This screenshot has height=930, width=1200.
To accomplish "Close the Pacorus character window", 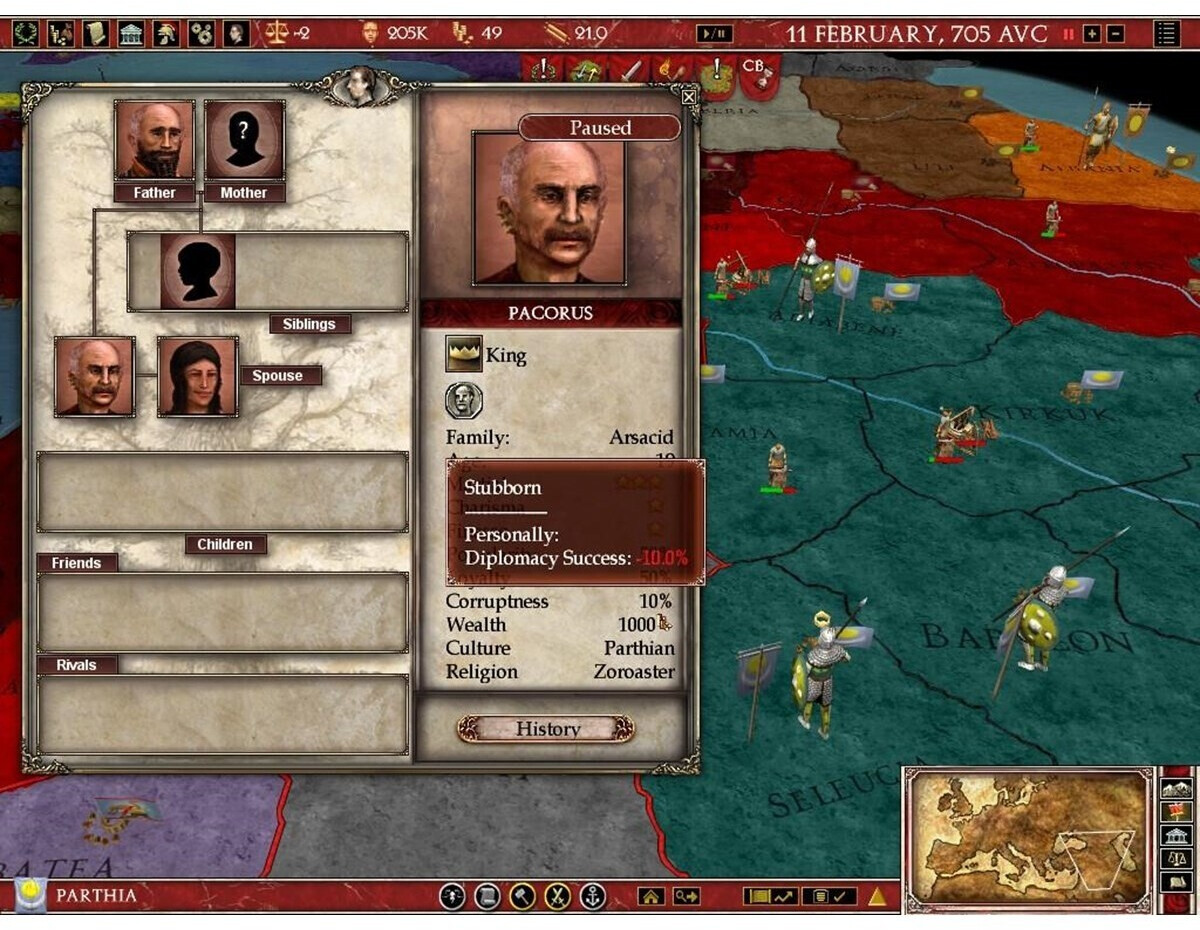I will point(688,97).
